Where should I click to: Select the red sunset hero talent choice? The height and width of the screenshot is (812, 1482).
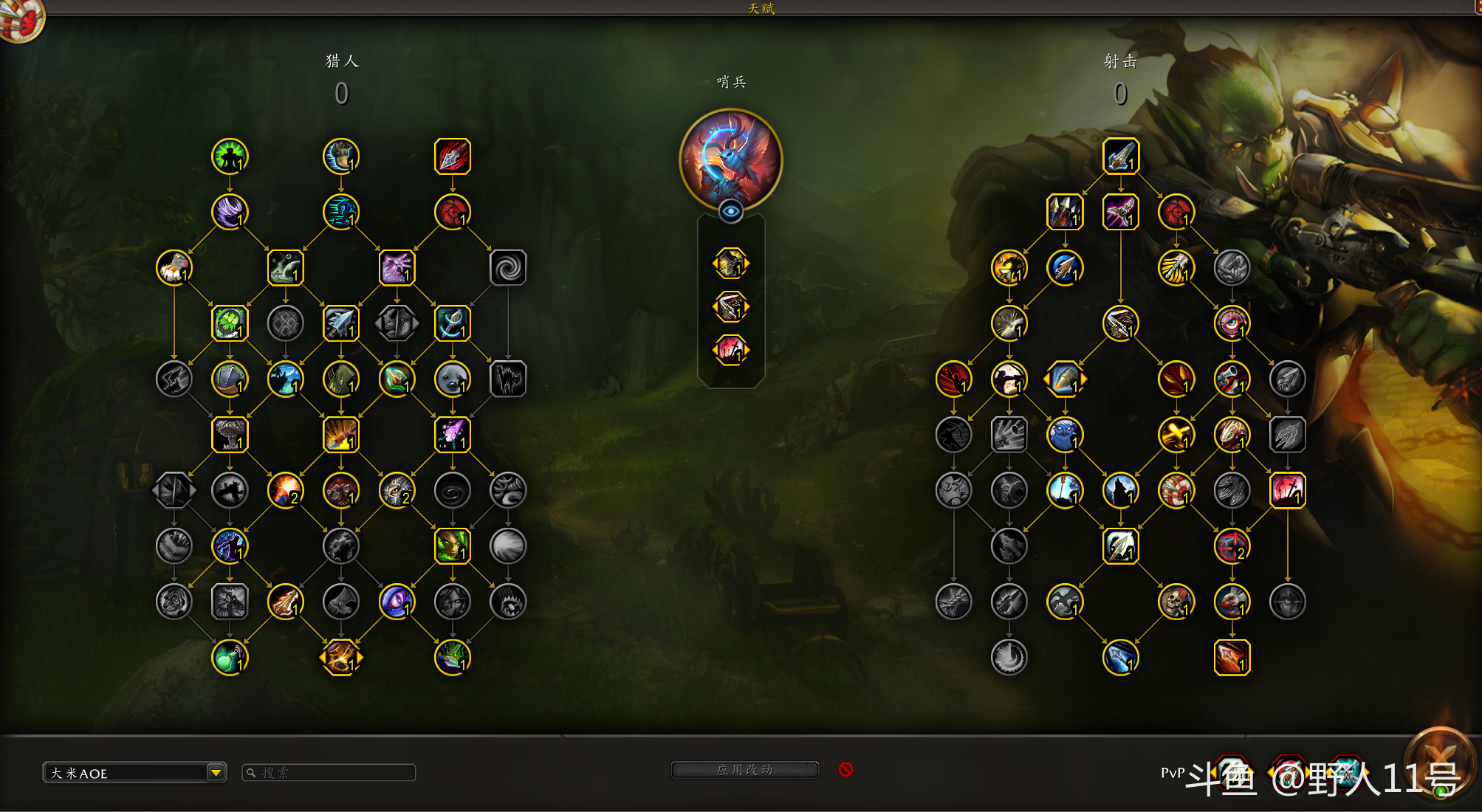tap(731, 350)
